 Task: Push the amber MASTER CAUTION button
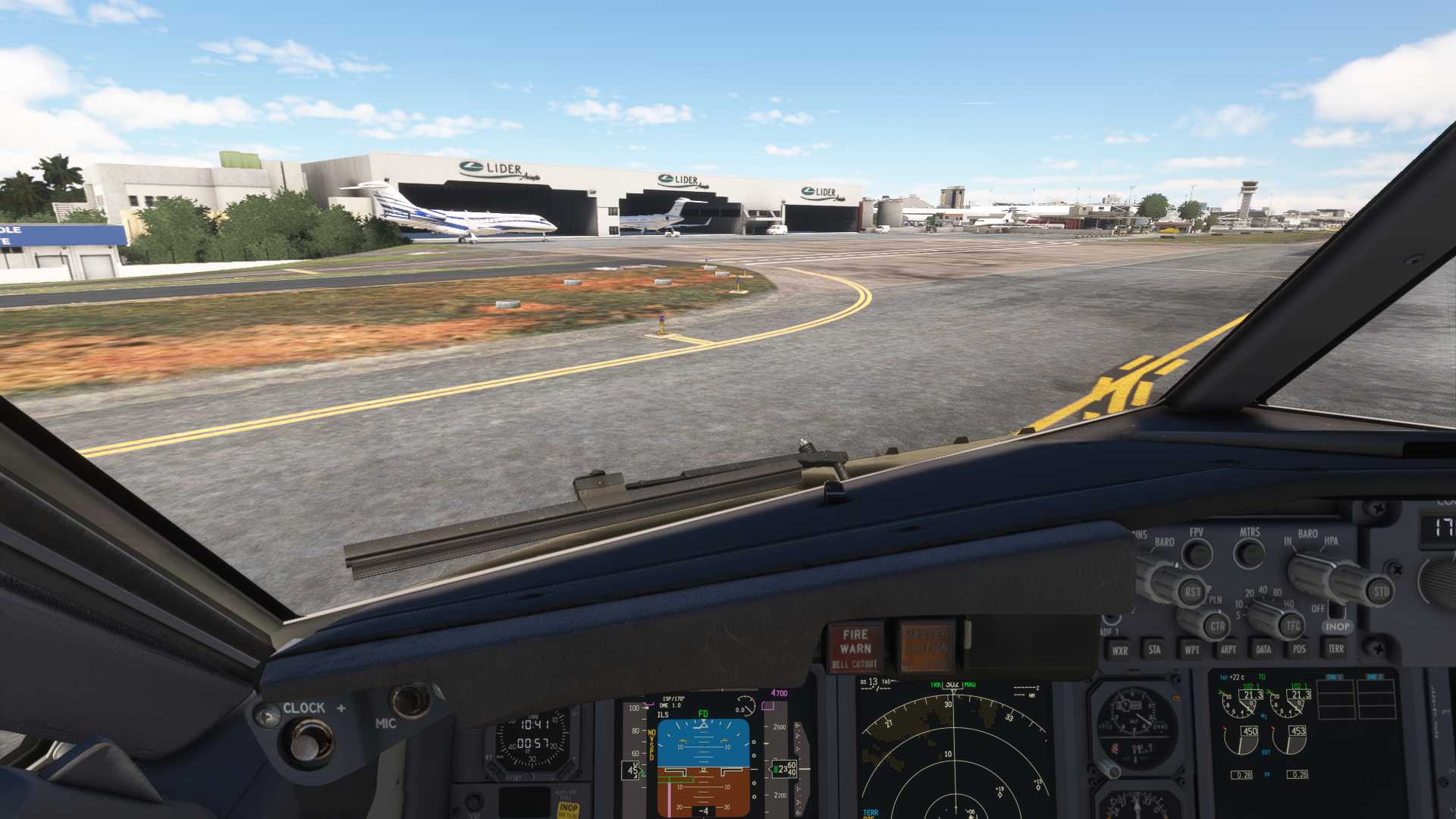click(x=924, y=647)
